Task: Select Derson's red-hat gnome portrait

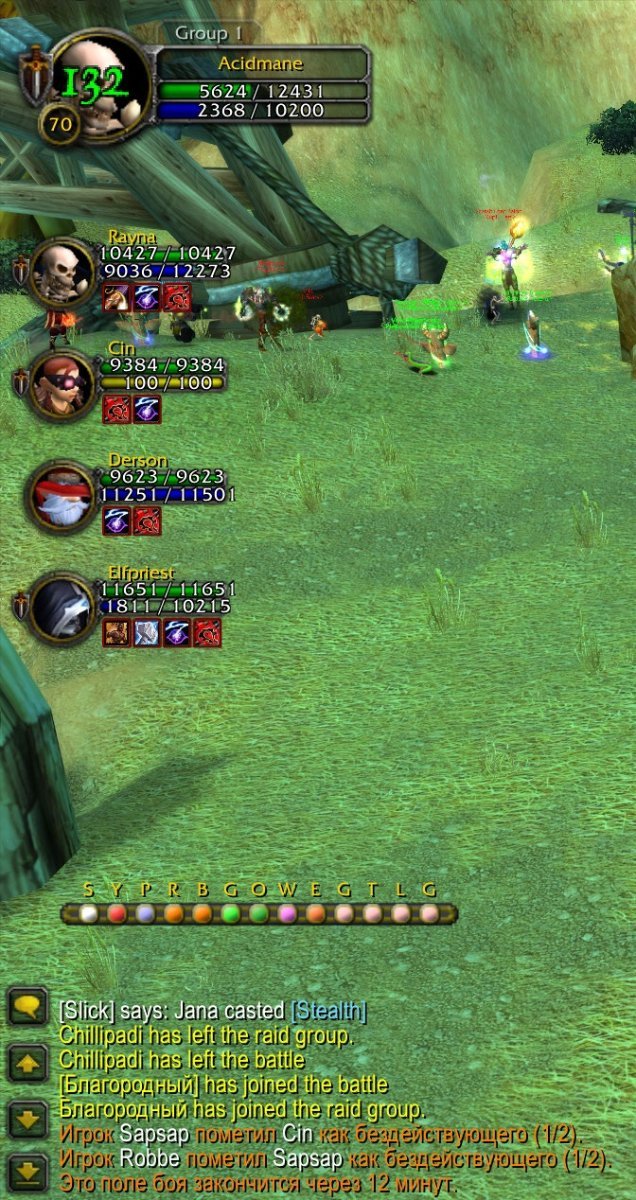Action: 64,495
